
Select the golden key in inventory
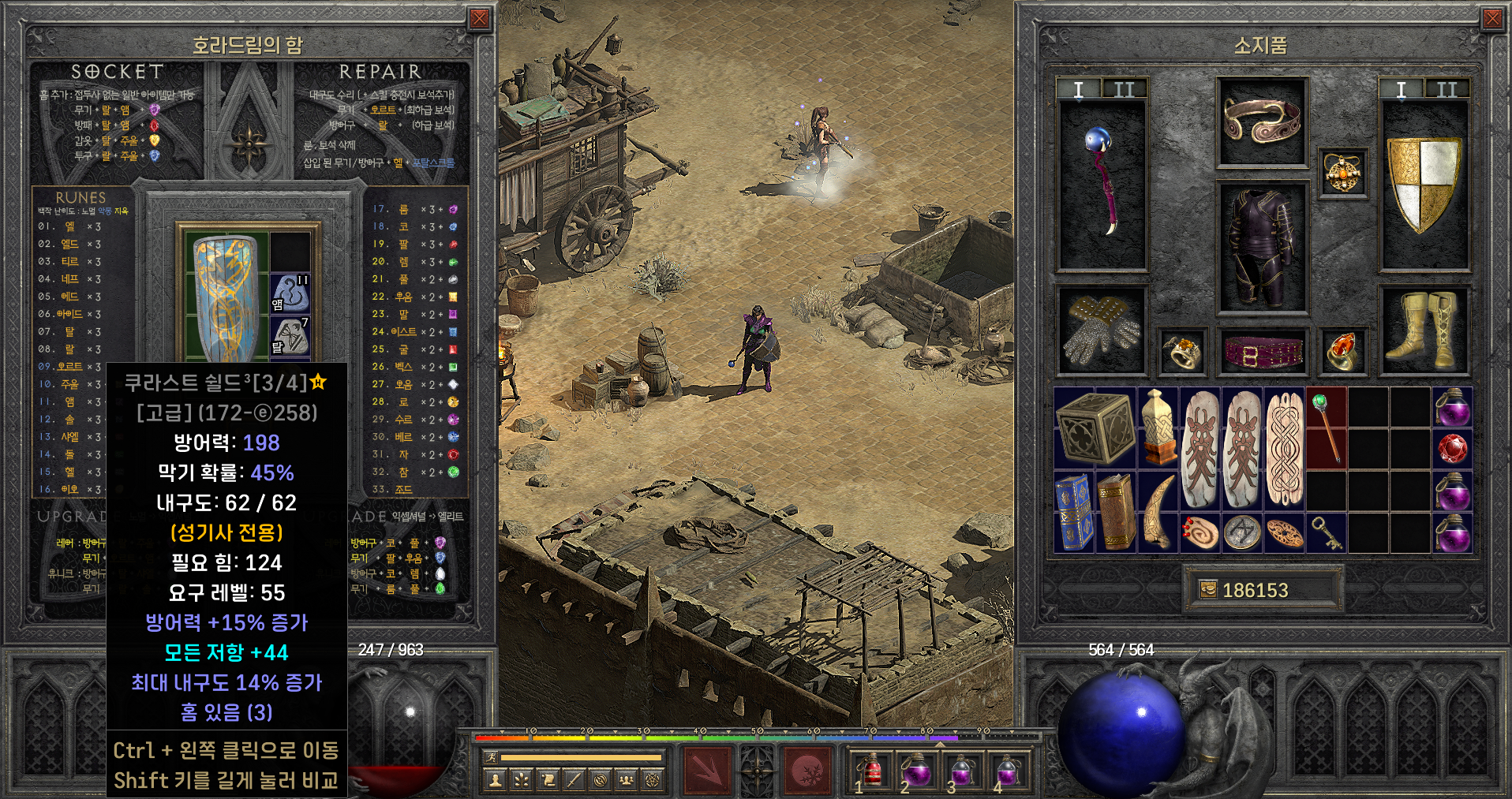click(x=1327, y=533)
